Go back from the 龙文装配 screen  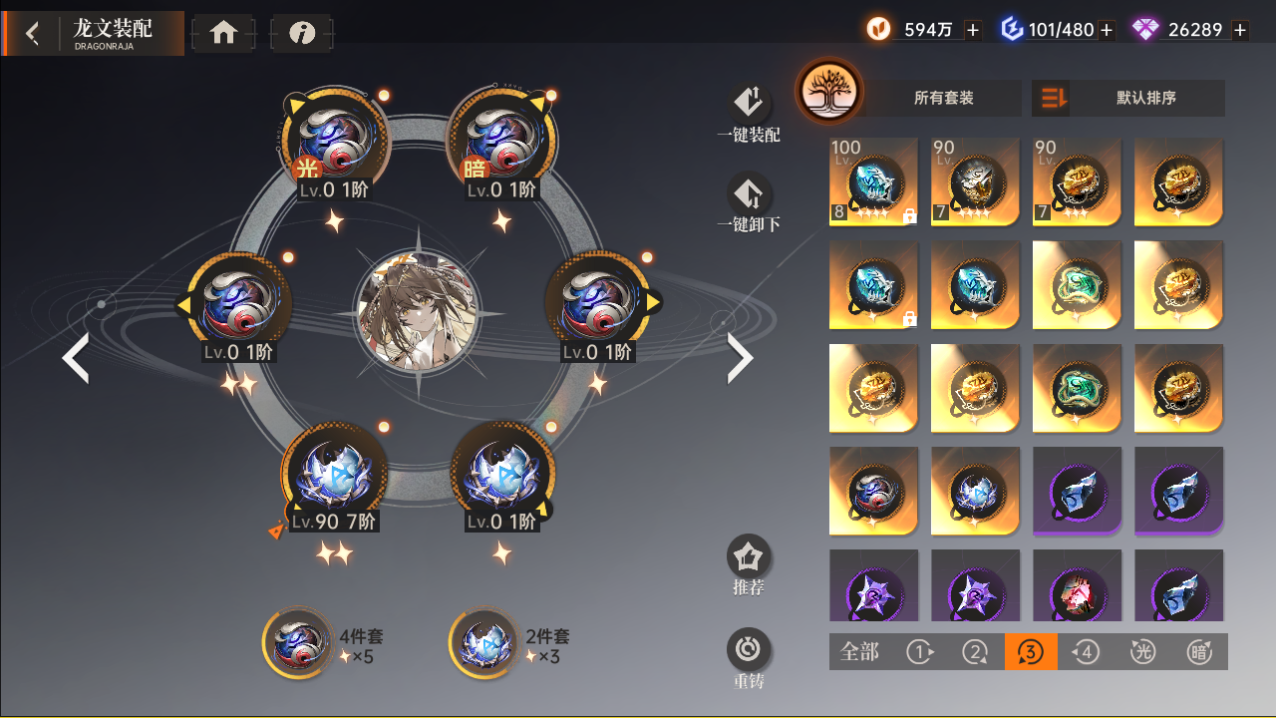pos(33,34)
